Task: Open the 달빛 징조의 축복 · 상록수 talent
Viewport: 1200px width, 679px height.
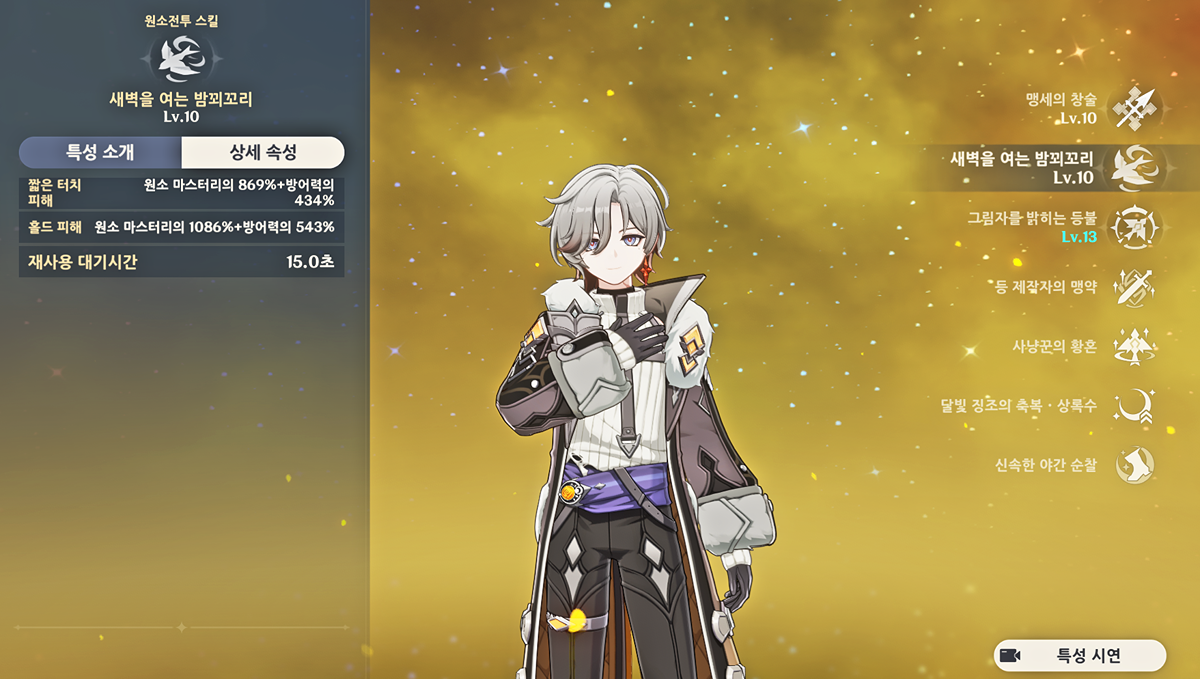Action: pyautogui.click(x=1134, y=406)
